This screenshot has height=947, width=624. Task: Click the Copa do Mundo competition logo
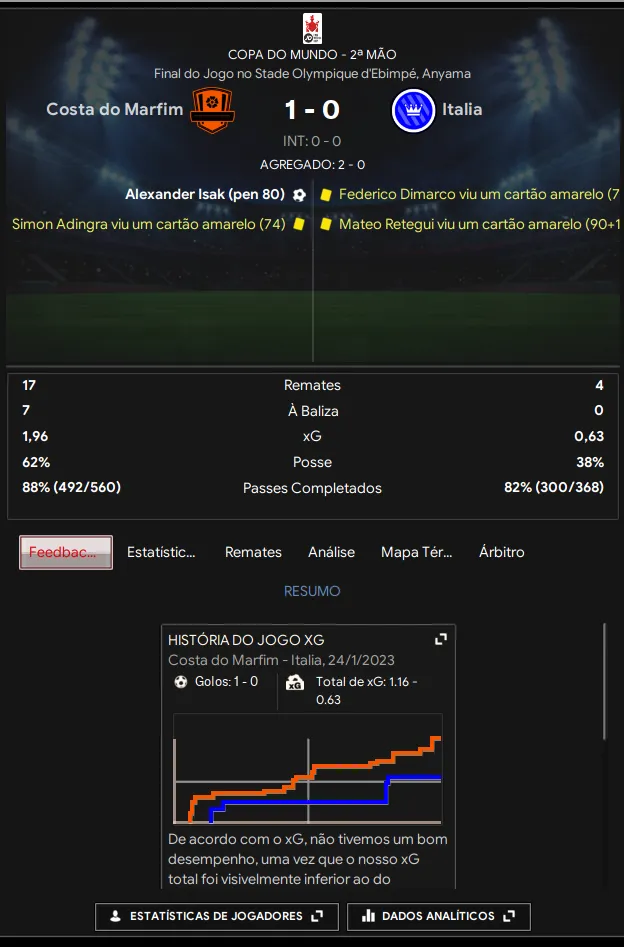click(x=312, y=28)
